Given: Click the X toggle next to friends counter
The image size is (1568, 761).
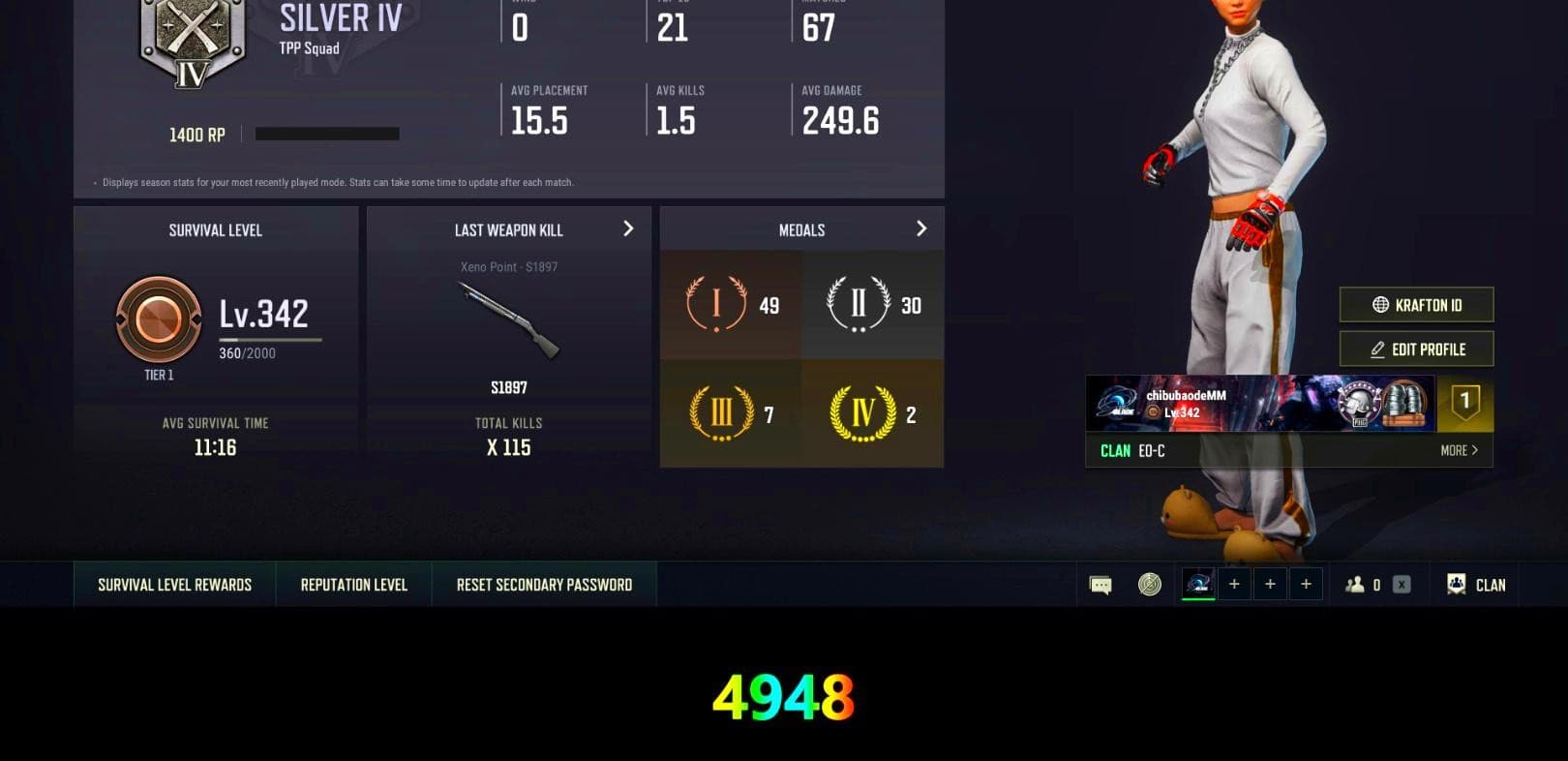Looking at the screenshot, I should tap(1401, 584).
